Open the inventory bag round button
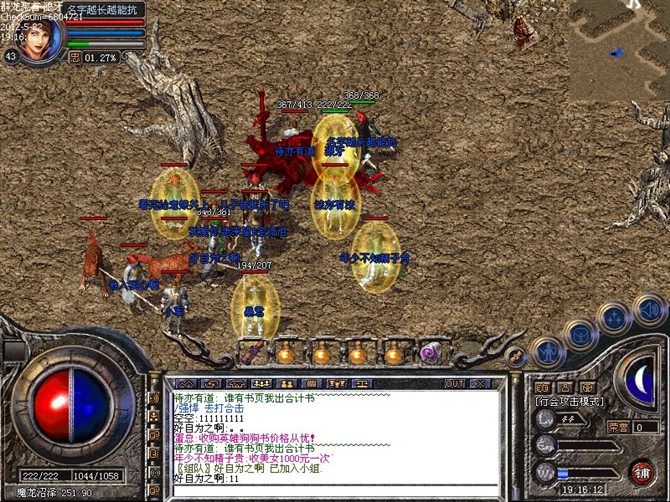 point(581,333)
